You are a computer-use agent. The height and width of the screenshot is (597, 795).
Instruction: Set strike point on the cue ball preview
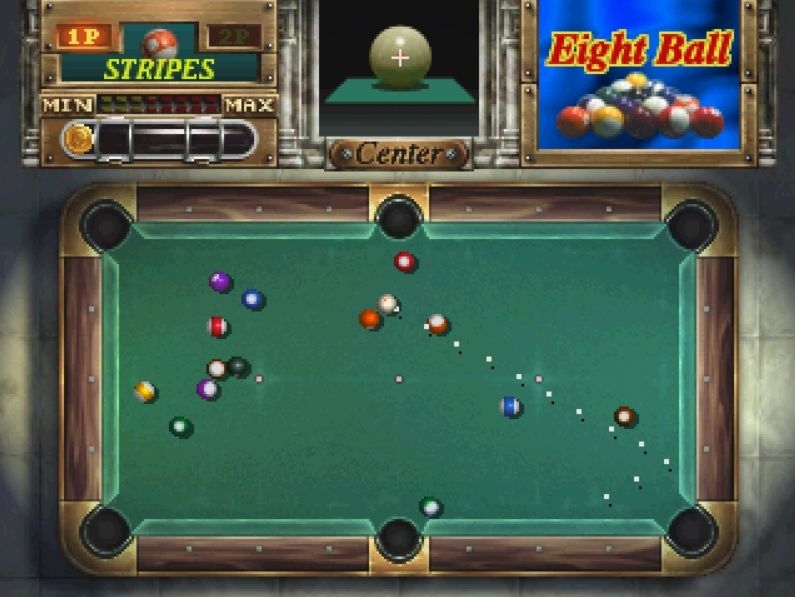[400, 56]
